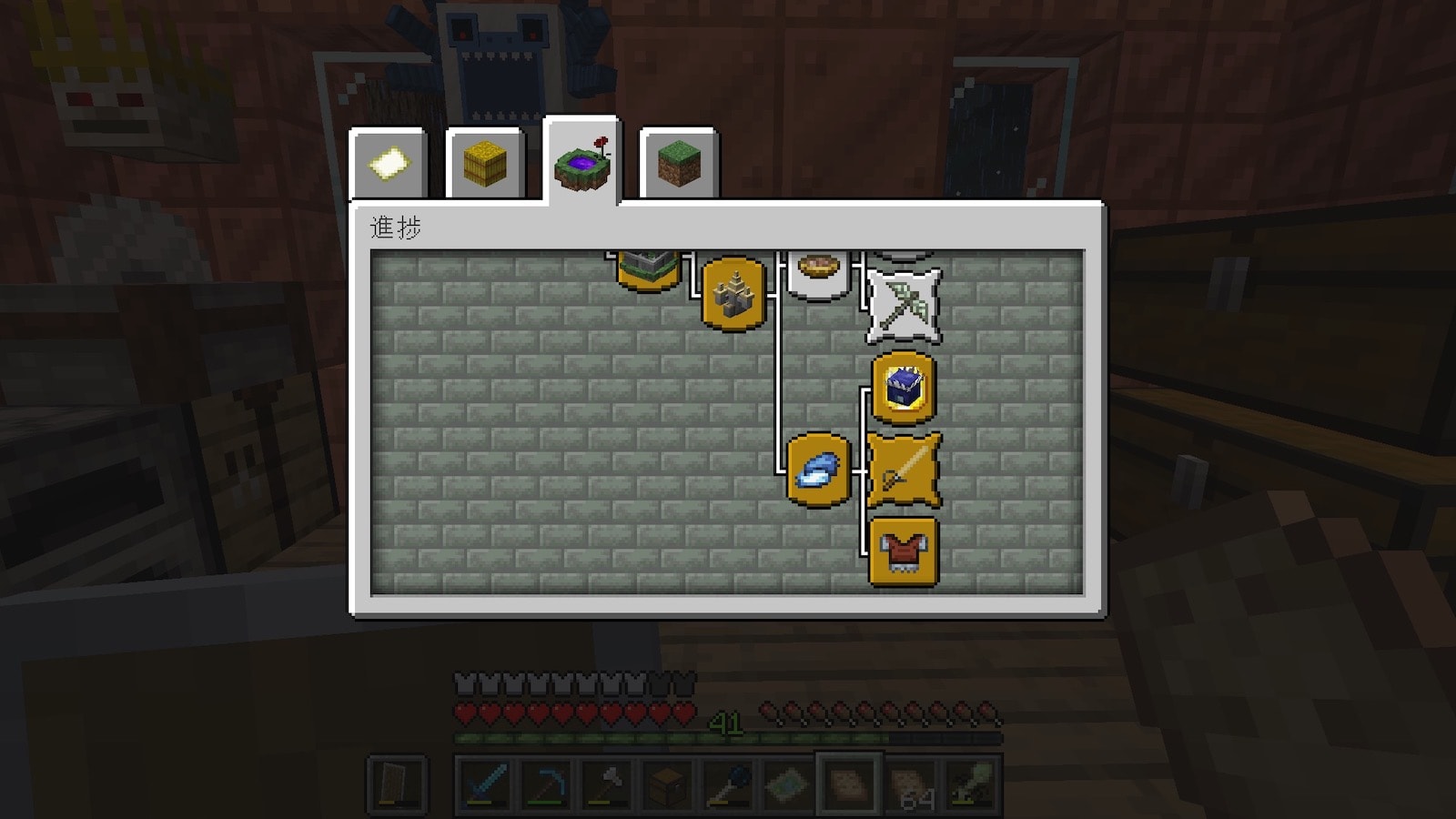Choose the glowing blue box advancement
Viewport: 1456px width, 819px height.
pyautogui.click(x=904, y=389)
